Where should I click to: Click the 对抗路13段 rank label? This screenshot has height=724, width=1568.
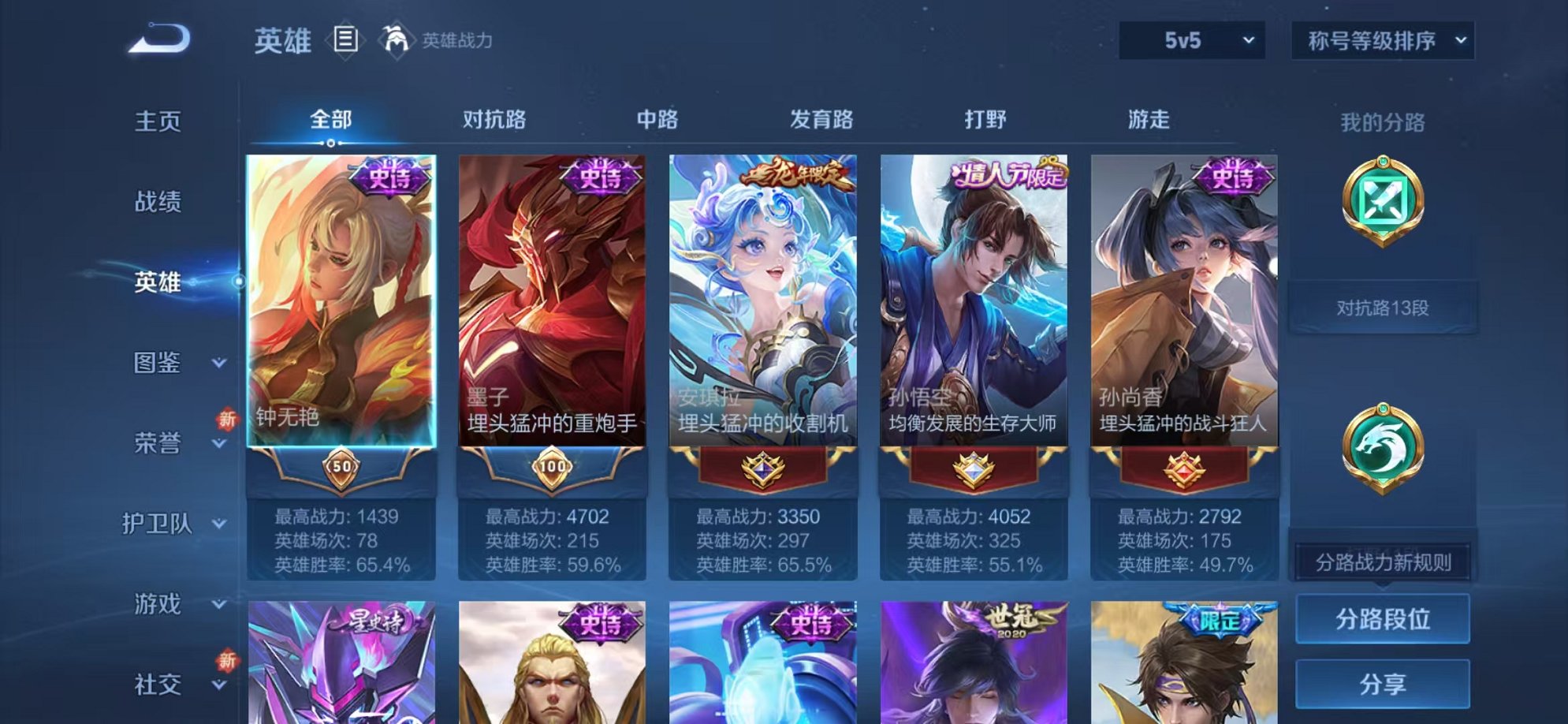pos(1382,311)
